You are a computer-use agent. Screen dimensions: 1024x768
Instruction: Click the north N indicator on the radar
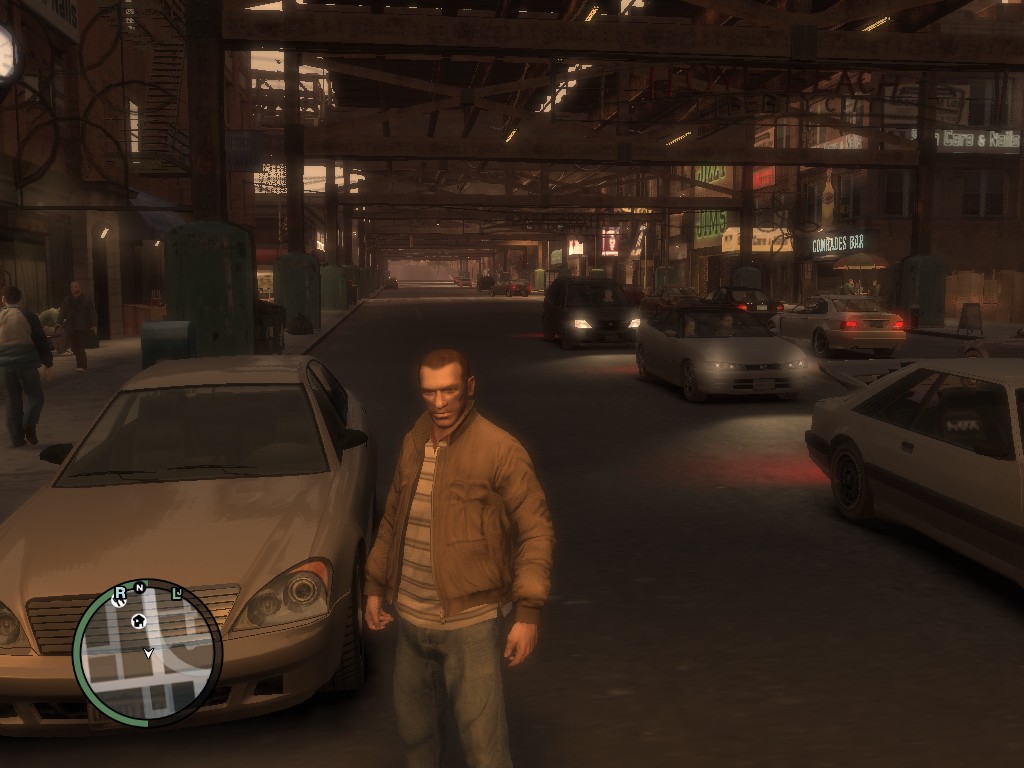pyautogui.click(x=141, y=587)
